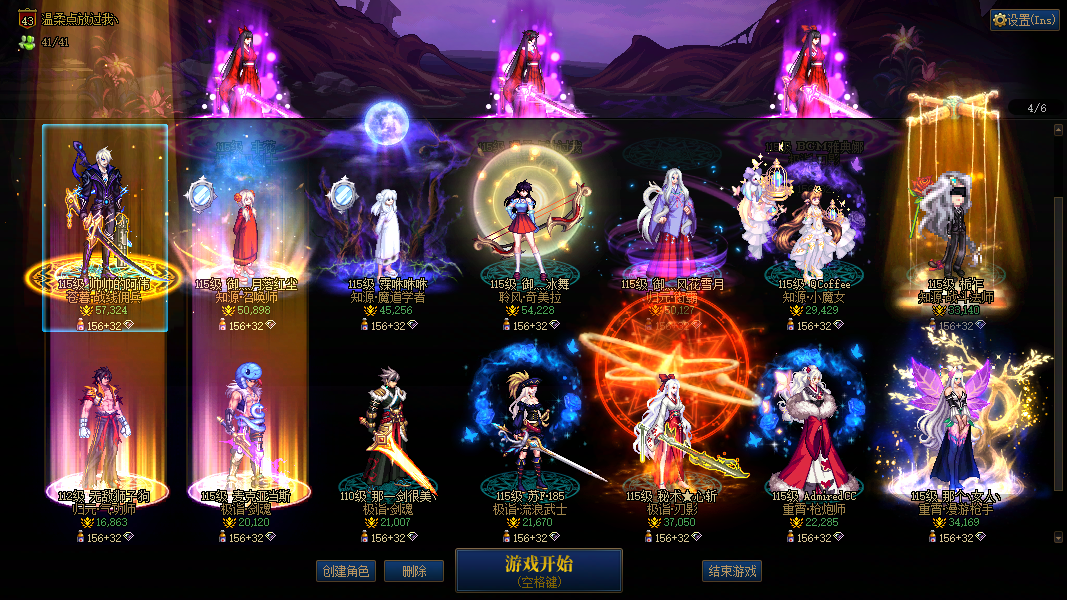Pick the level 110 剑魂 character
The width and height of the screenshot is (1067, 600).
(386, 440)
